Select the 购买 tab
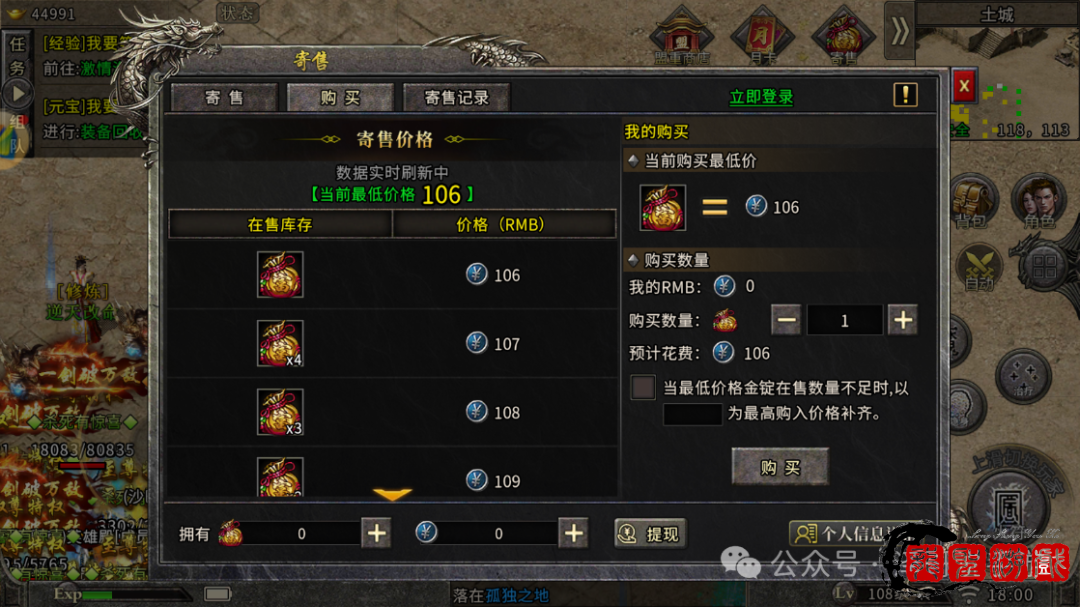The image size is (1080, 607). (340, 97)
